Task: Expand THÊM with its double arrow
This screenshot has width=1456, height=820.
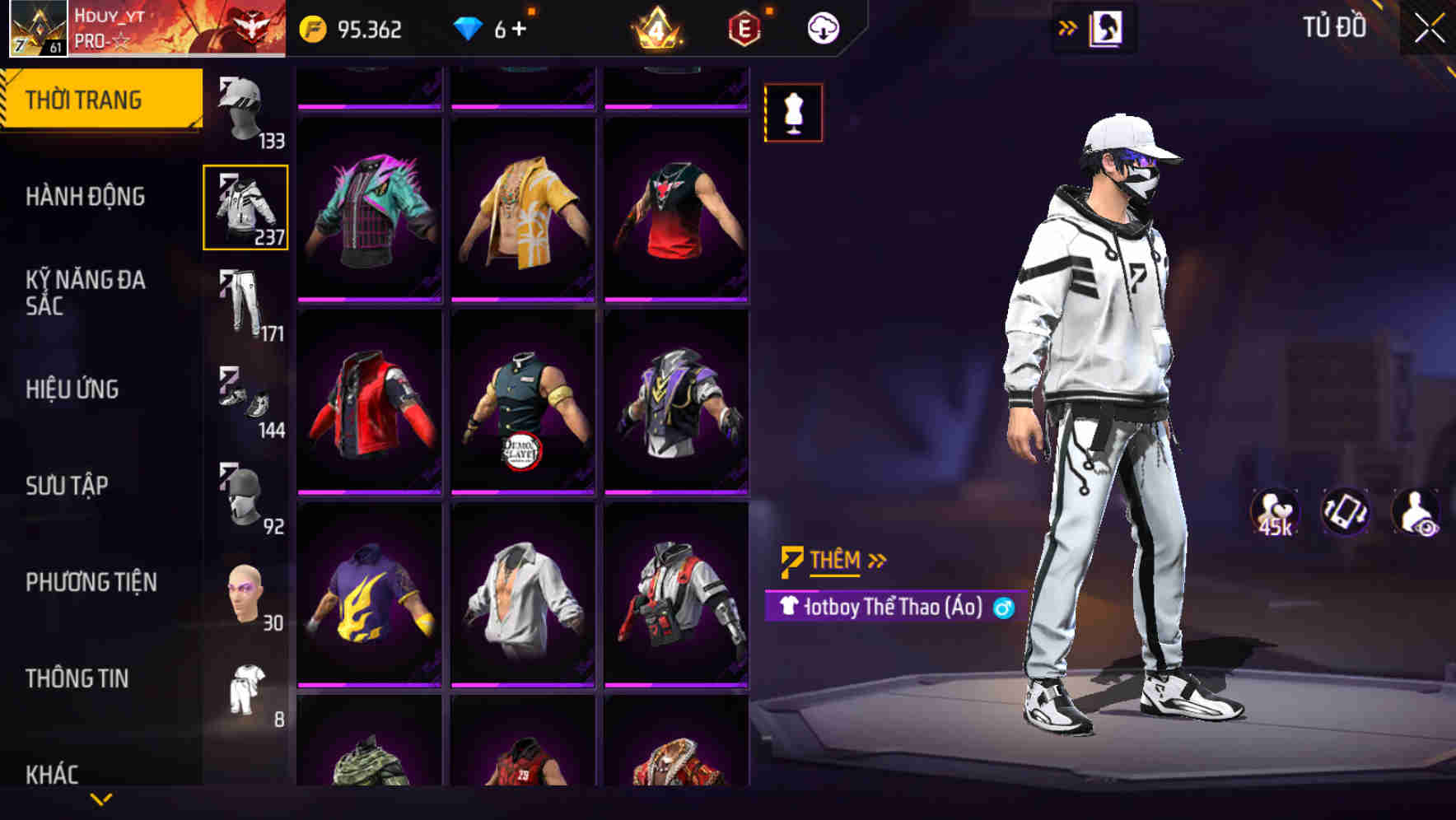Action: pos(875,559)
